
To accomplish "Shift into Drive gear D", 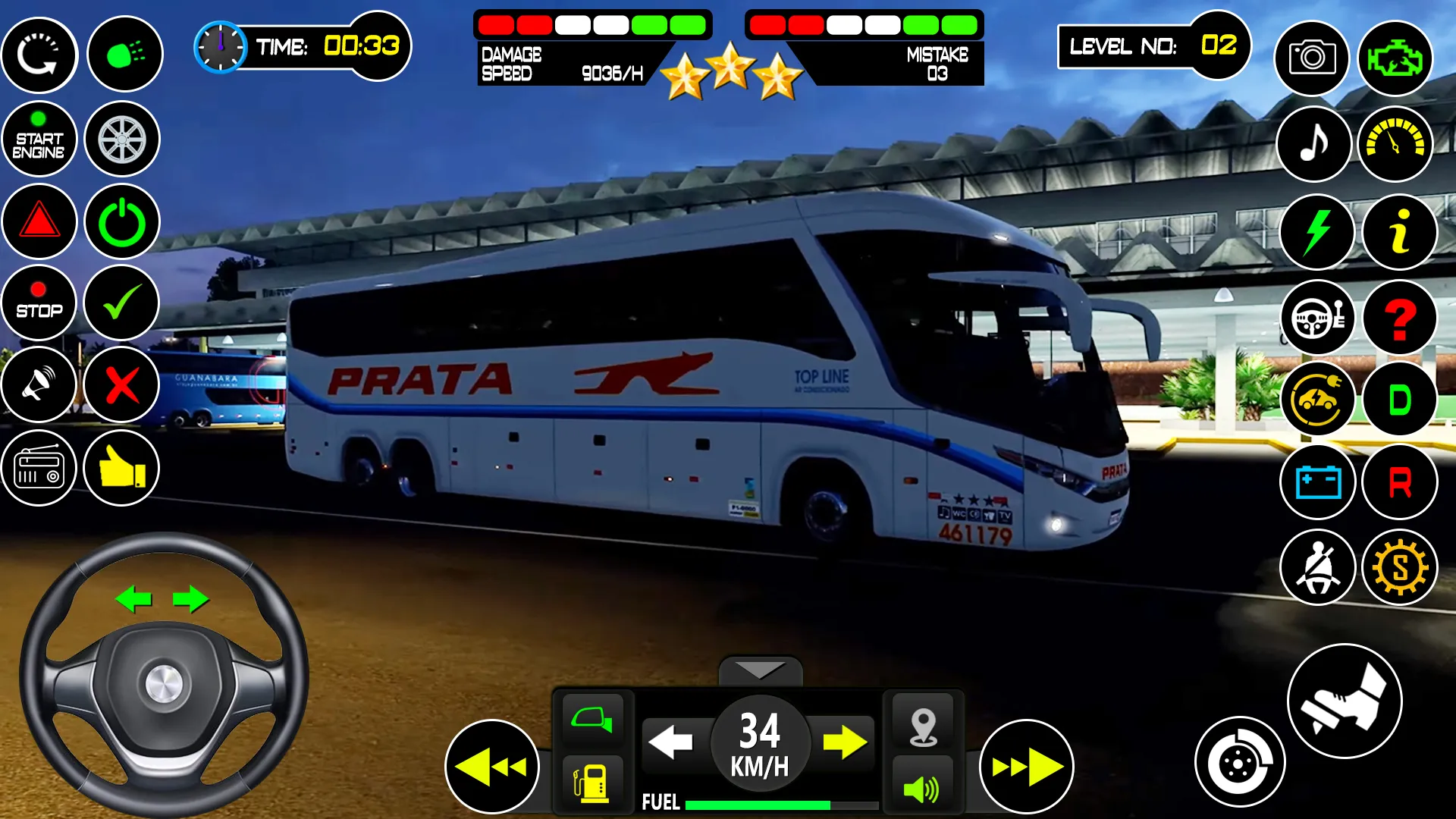I will coord(1399,400).
